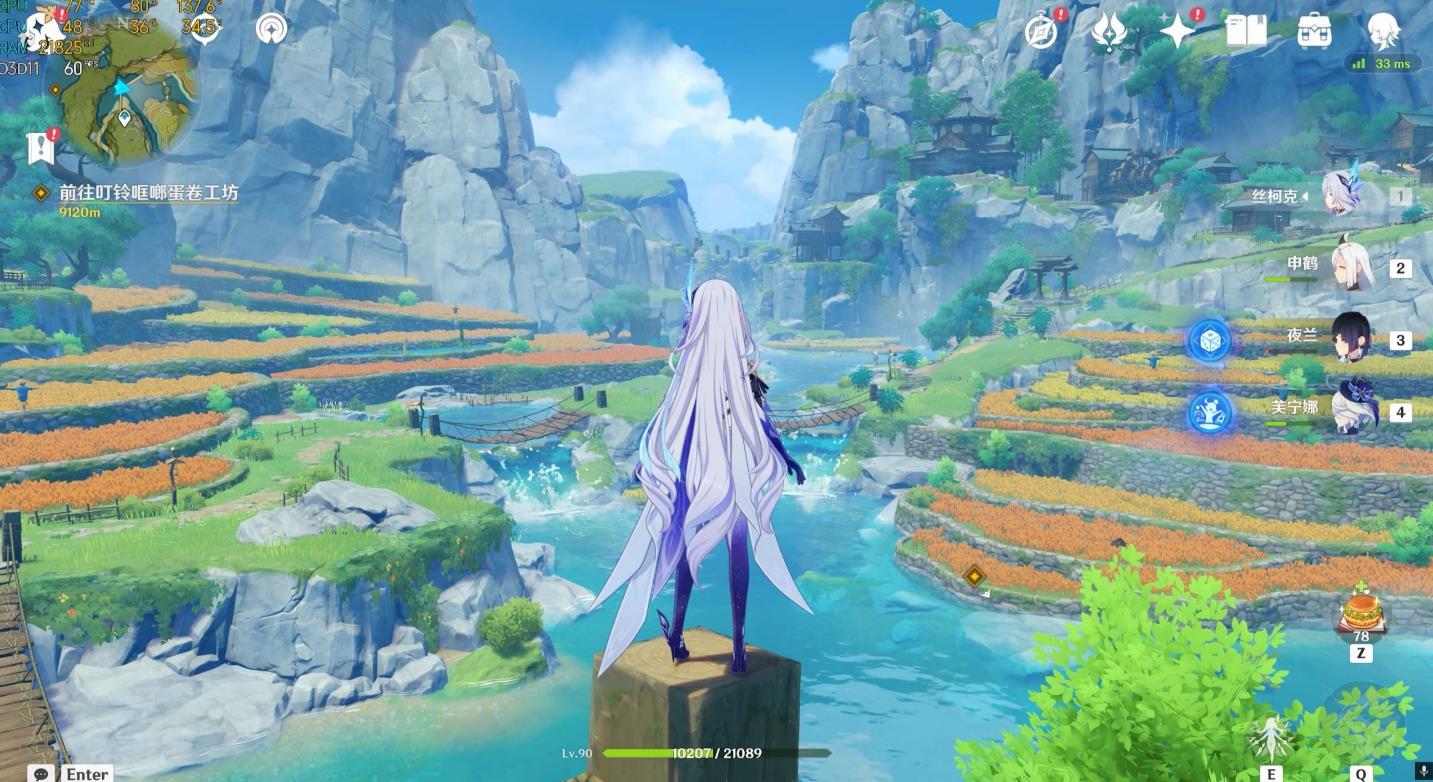Click the domed waypoint icon beside minimap
Viewport: 1433px width, 782px height.
[270, 29]
